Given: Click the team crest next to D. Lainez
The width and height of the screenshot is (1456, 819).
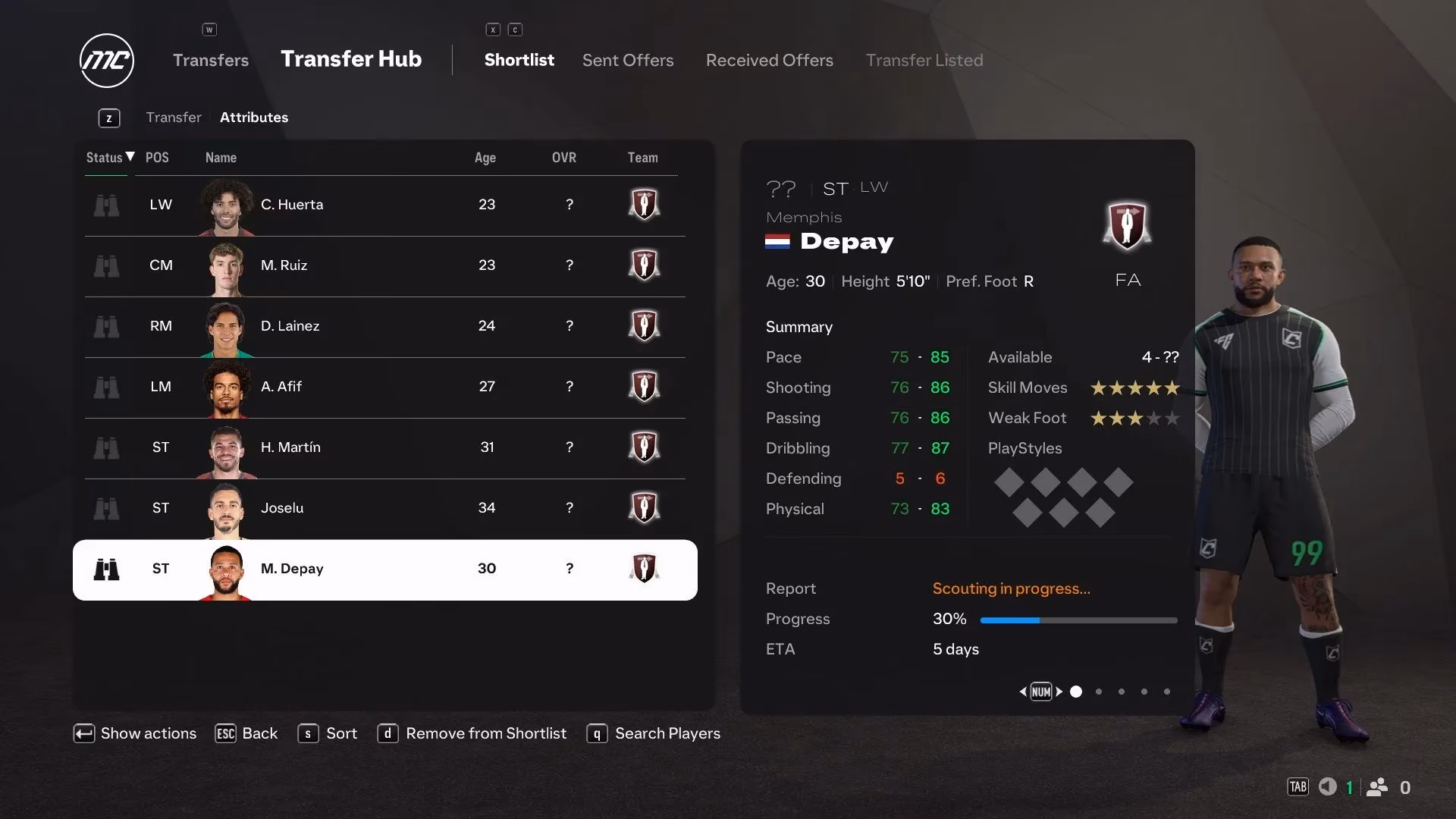Looking at the screenshot, I should 644,326.
